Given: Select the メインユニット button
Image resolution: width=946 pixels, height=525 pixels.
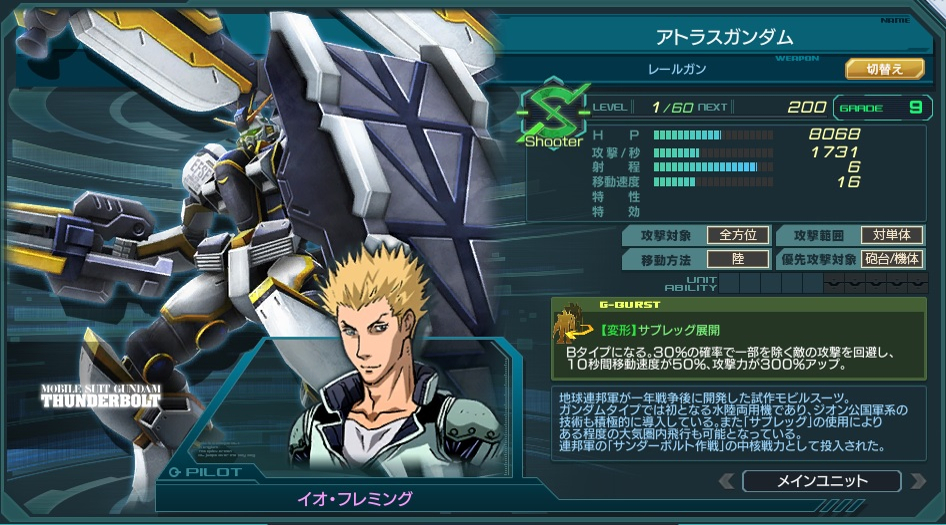Looking at the screenshot, I should pos(821,481).
